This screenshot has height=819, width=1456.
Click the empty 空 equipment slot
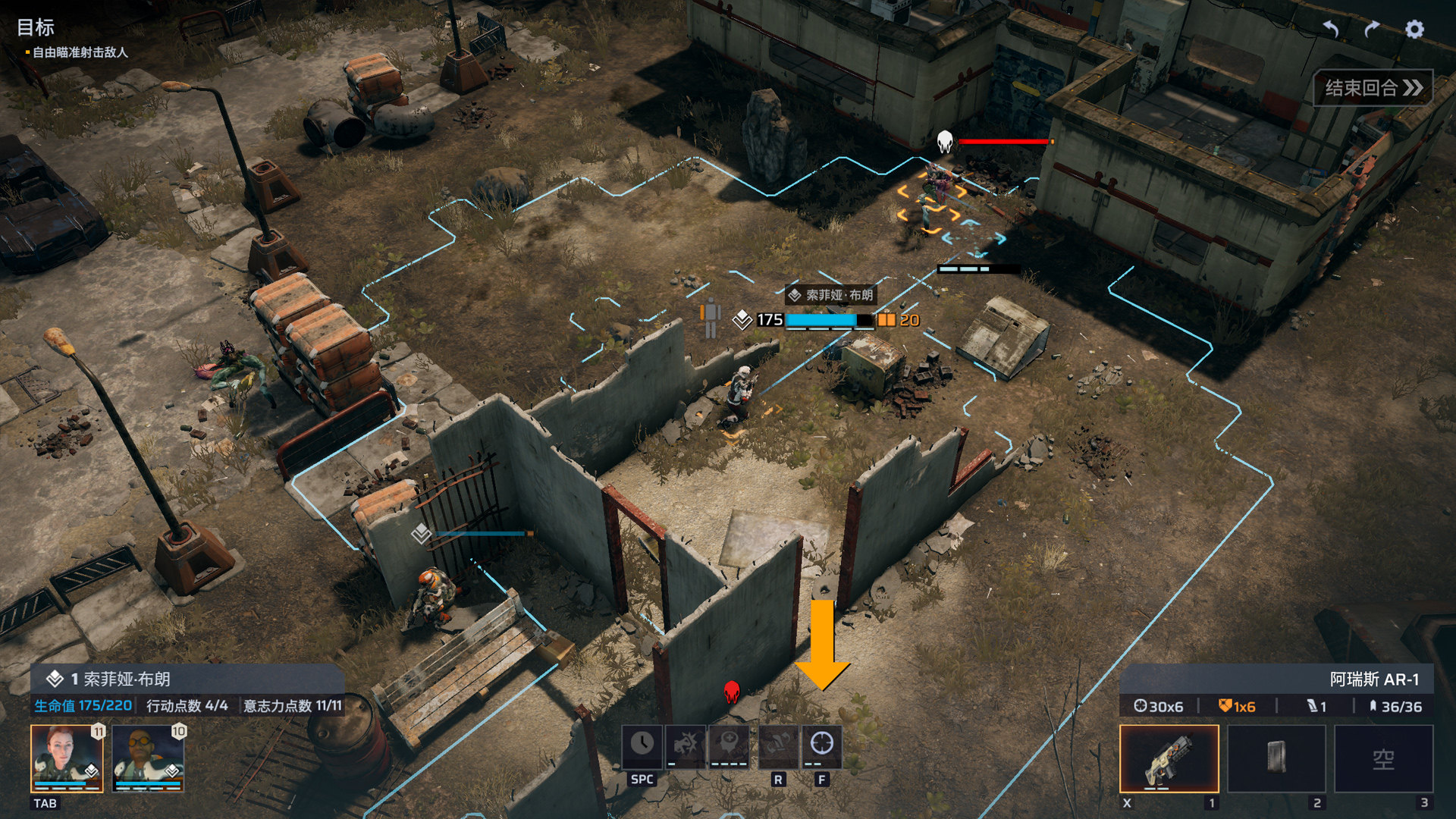(x=1383, y=758)
